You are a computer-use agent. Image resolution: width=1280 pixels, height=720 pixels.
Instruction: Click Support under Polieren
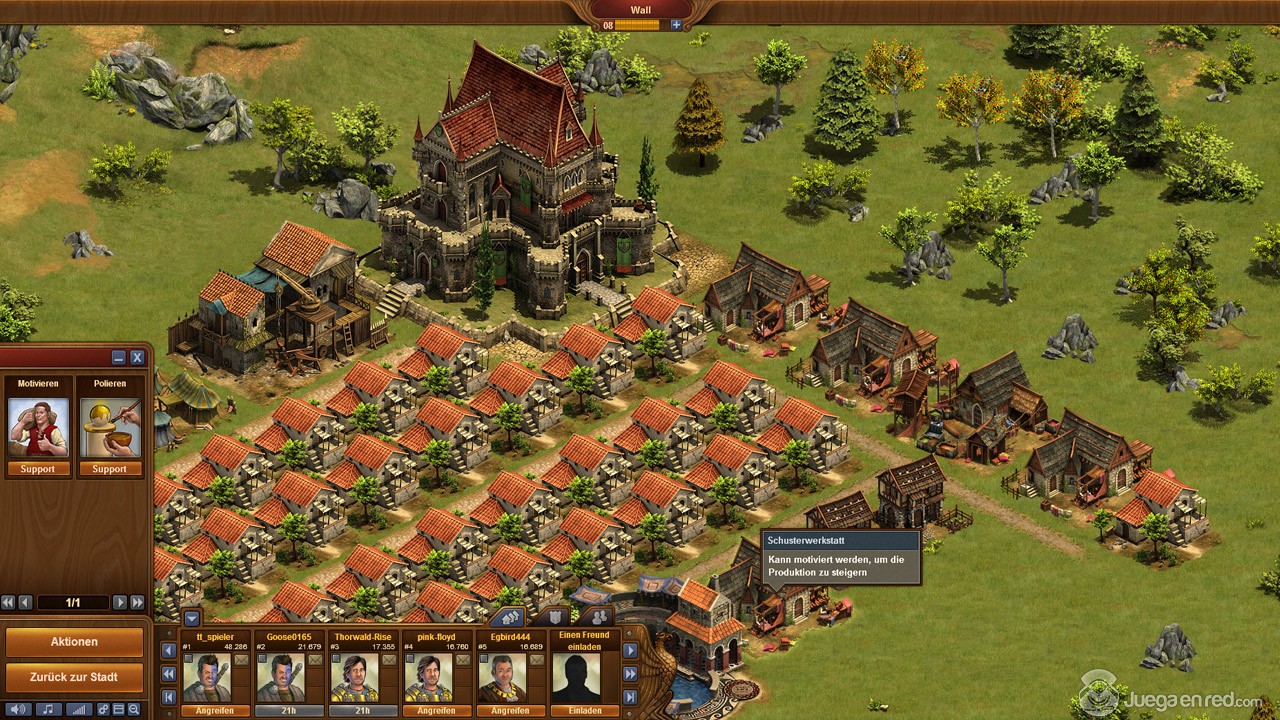coord(110,469)
